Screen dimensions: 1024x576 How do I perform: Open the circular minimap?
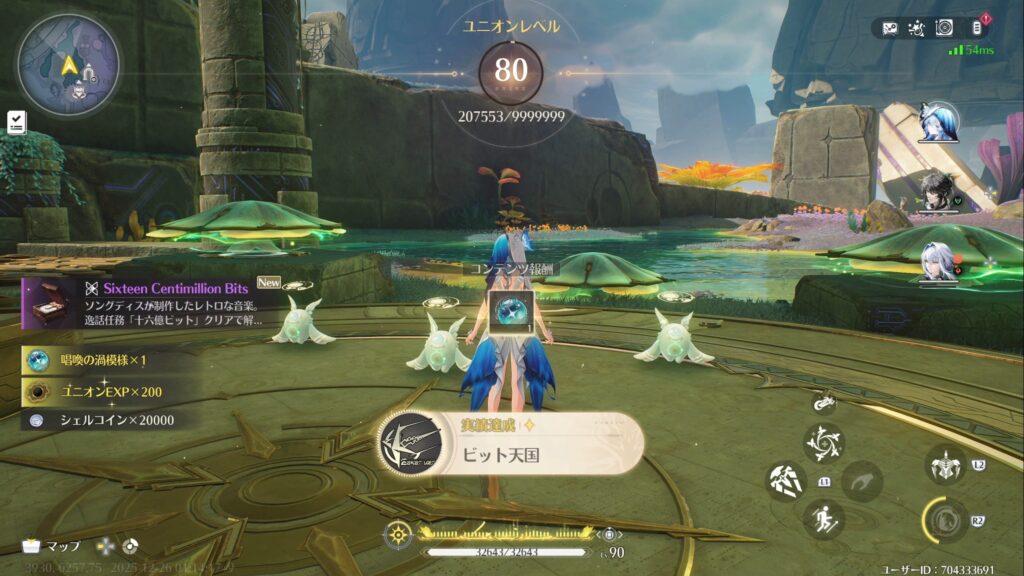click(69, 65)
